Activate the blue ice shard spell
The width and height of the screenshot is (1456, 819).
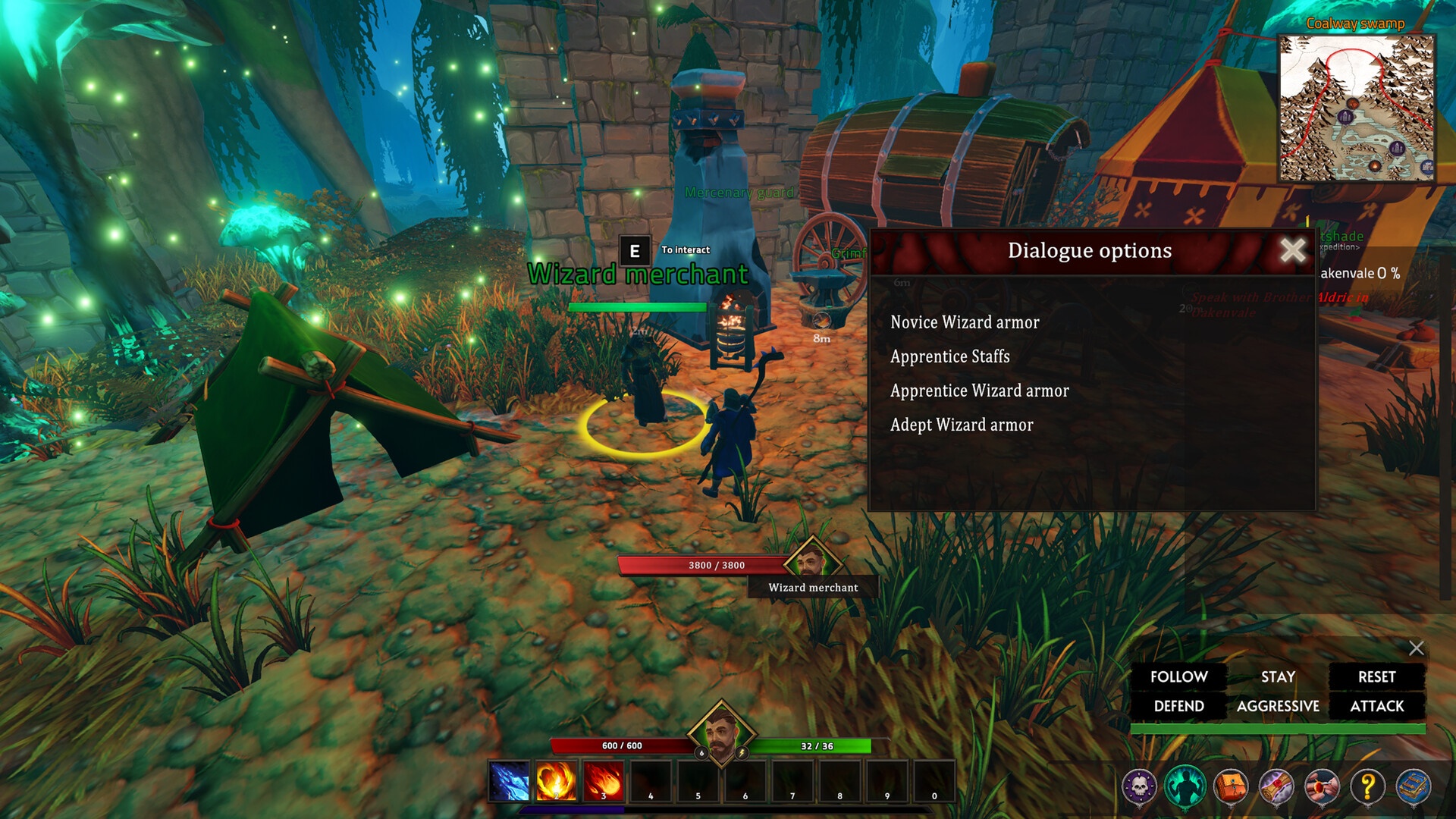tap(509, 781)
